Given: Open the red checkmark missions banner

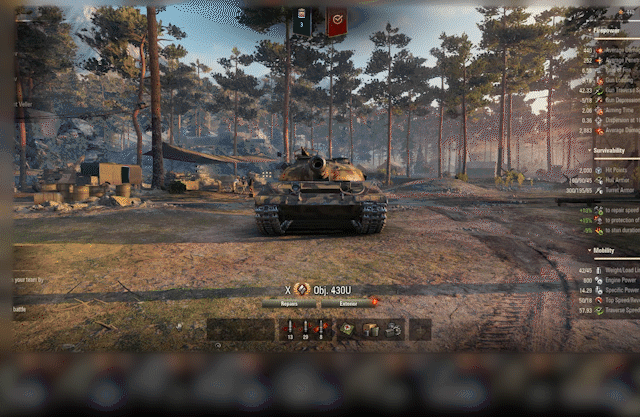Looking at the screenshot, I should [x=337, y=21].
